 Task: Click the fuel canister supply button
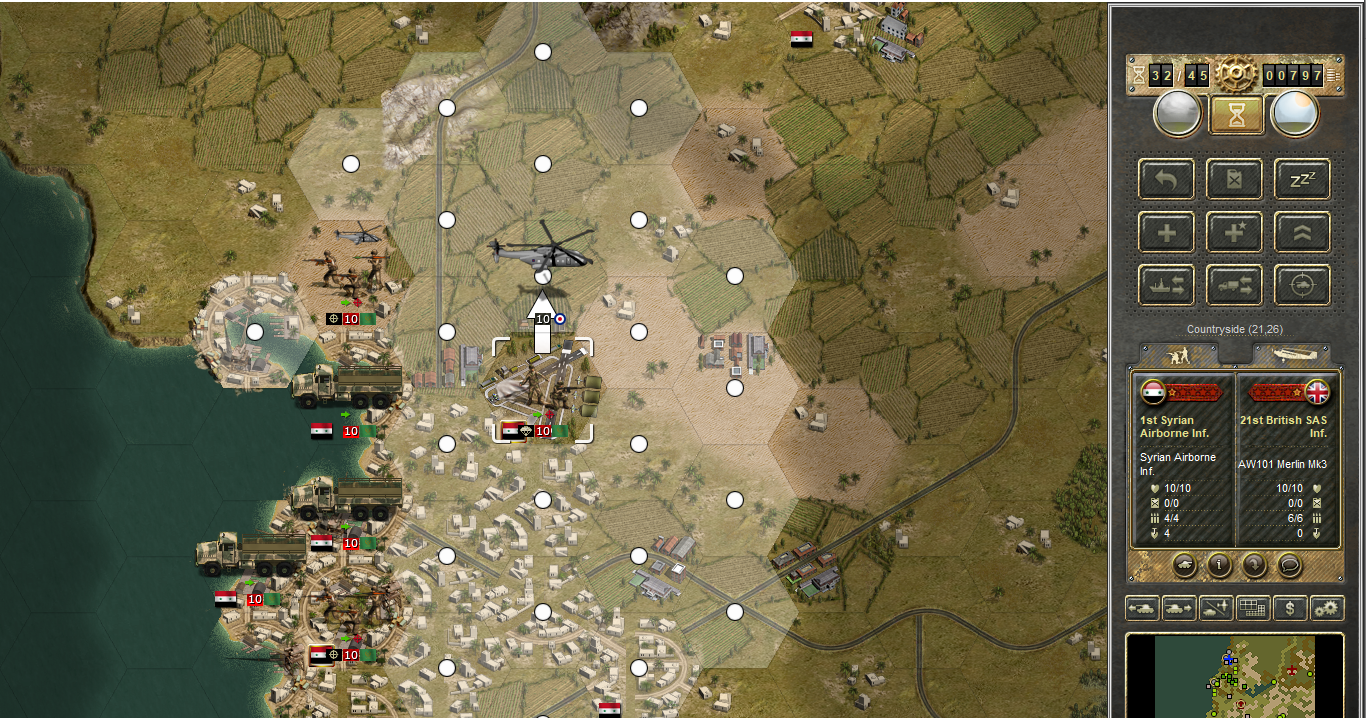pos(1234,180)
